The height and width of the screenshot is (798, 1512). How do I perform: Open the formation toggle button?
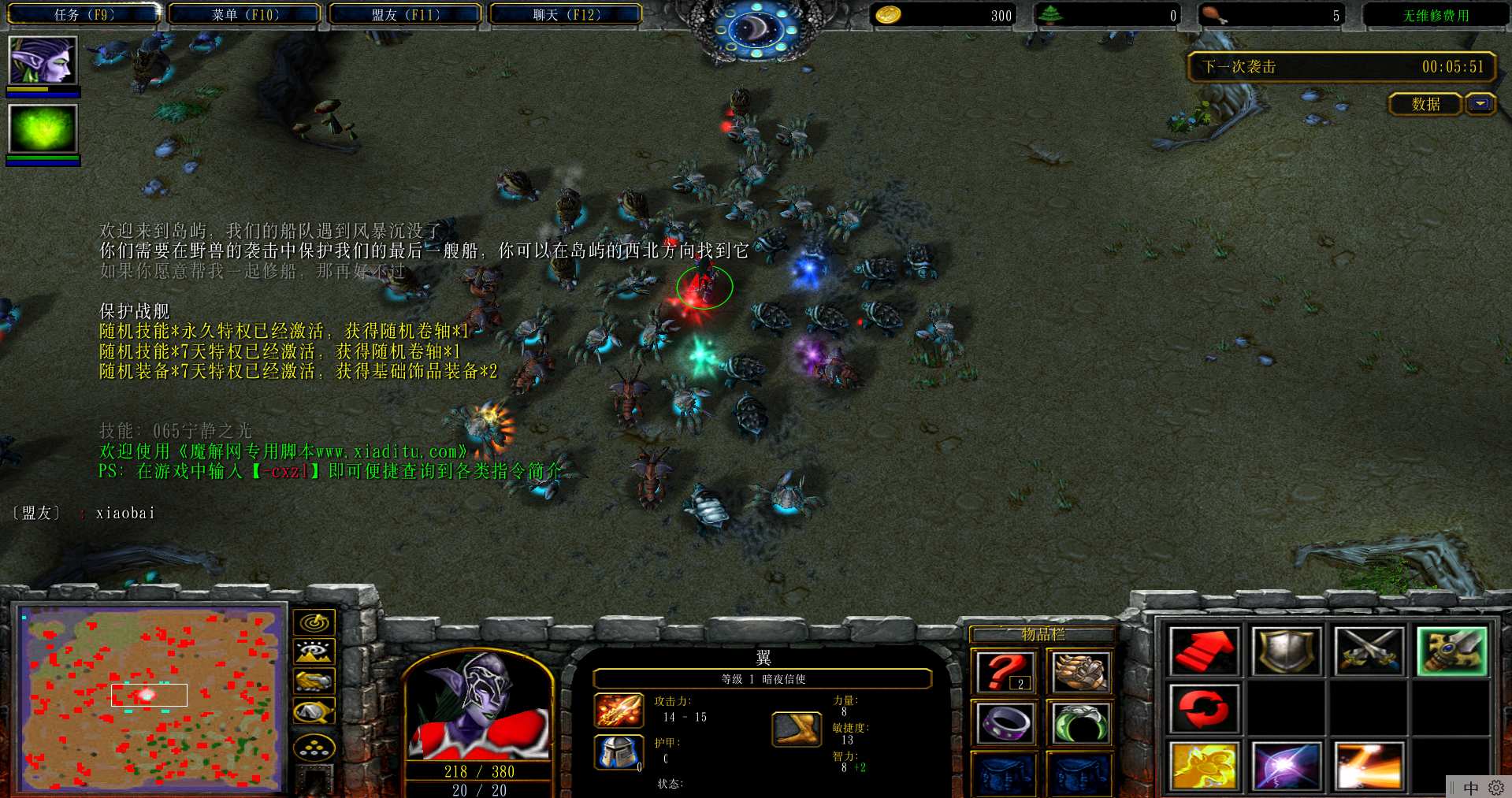pyautogui.click(x=314, y=747)
